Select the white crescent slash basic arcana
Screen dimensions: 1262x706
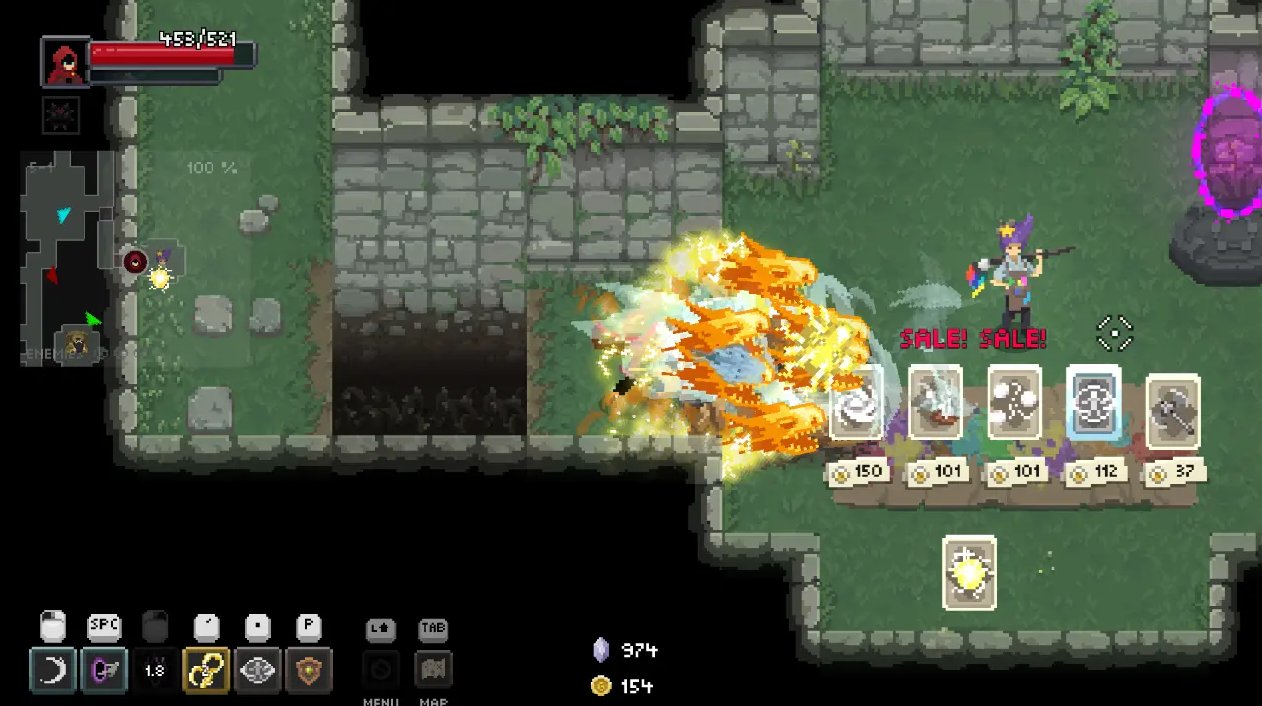[x=53, y=670]
